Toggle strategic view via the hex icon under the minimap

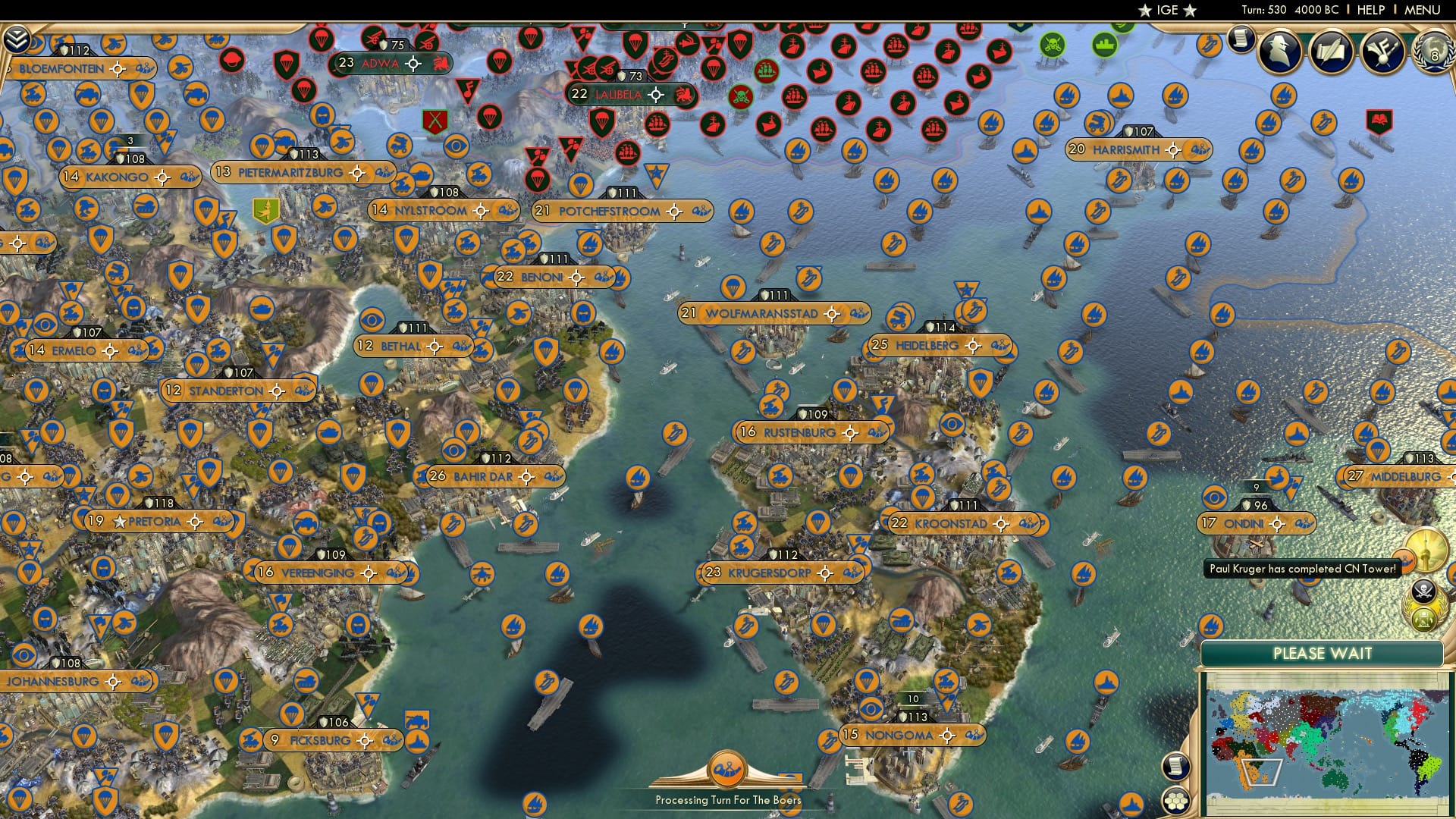1175,798
